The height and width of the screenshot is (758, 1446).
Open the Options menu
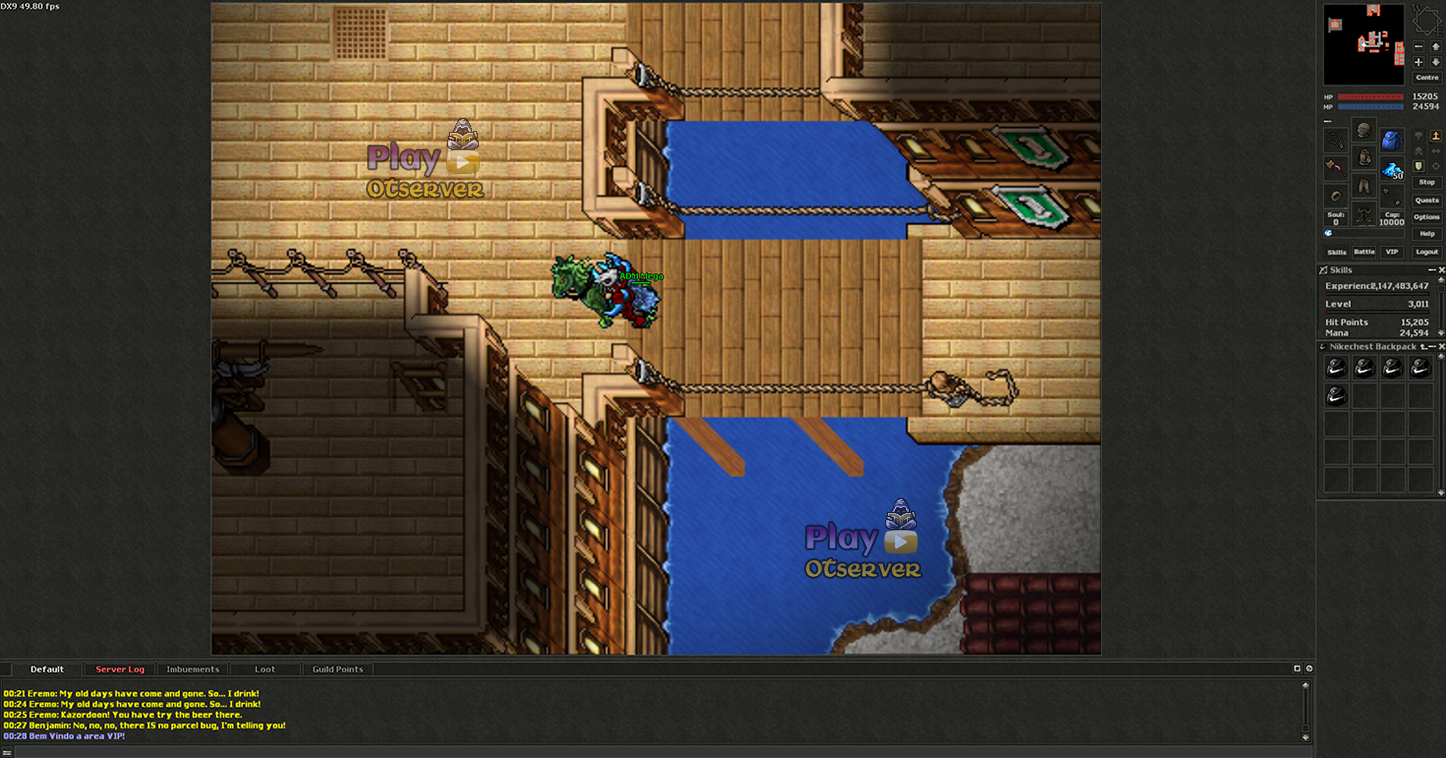[x=1427, y=217]
